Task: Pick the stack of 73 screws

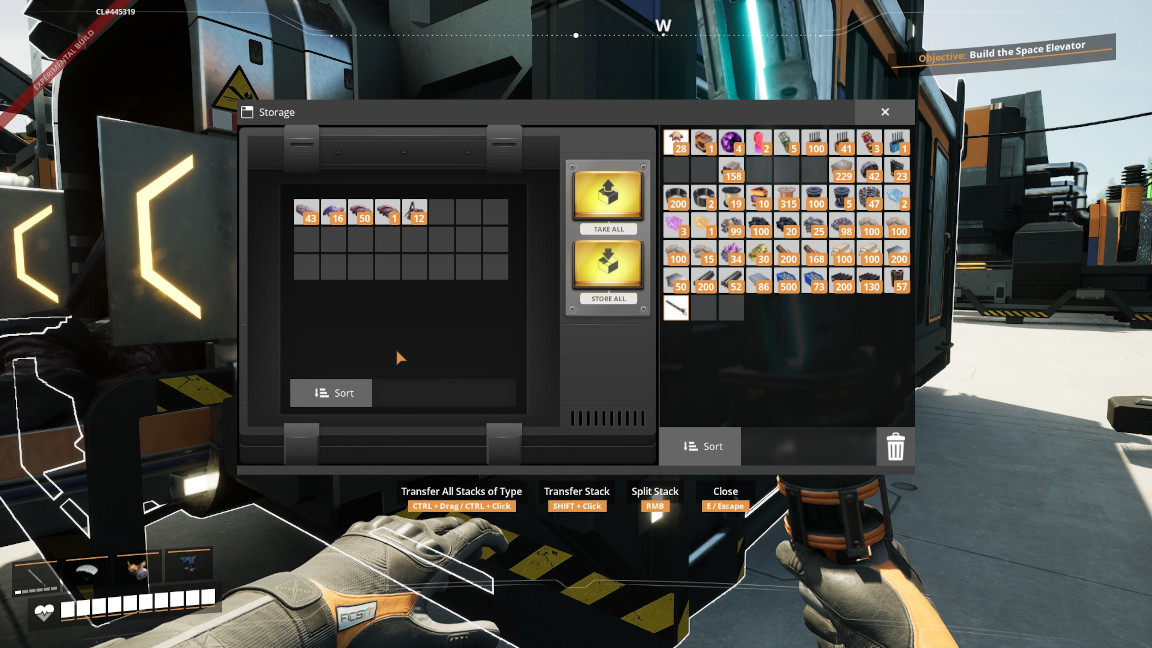Action: coord(814,280)
